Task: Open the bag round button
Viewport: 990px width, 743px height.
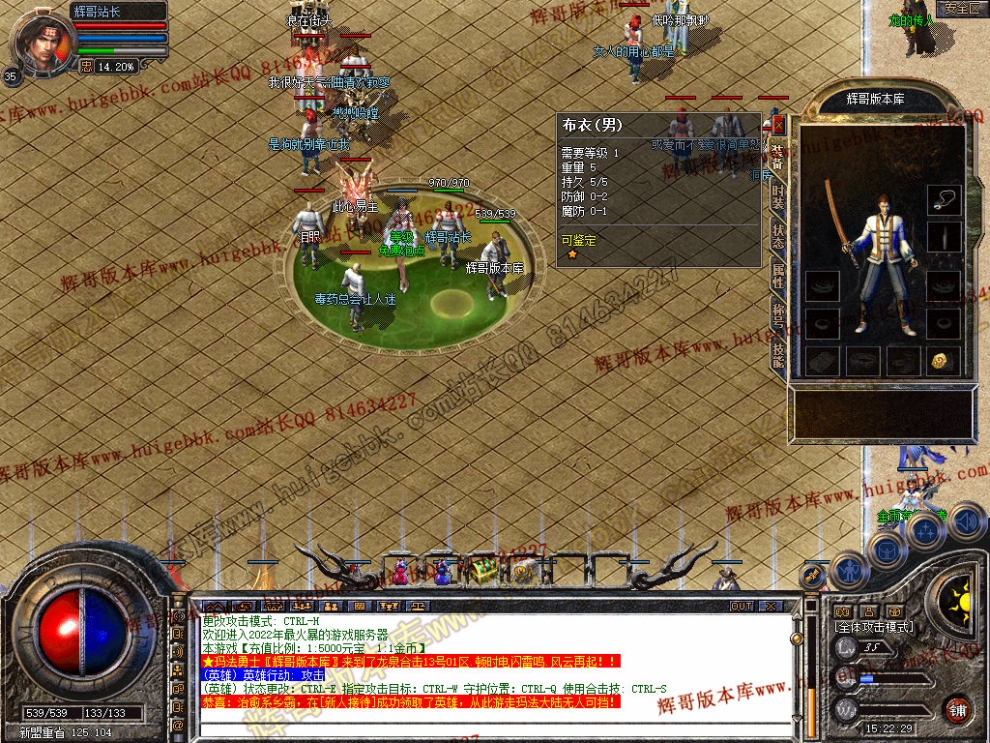Action: pos(886,549)
